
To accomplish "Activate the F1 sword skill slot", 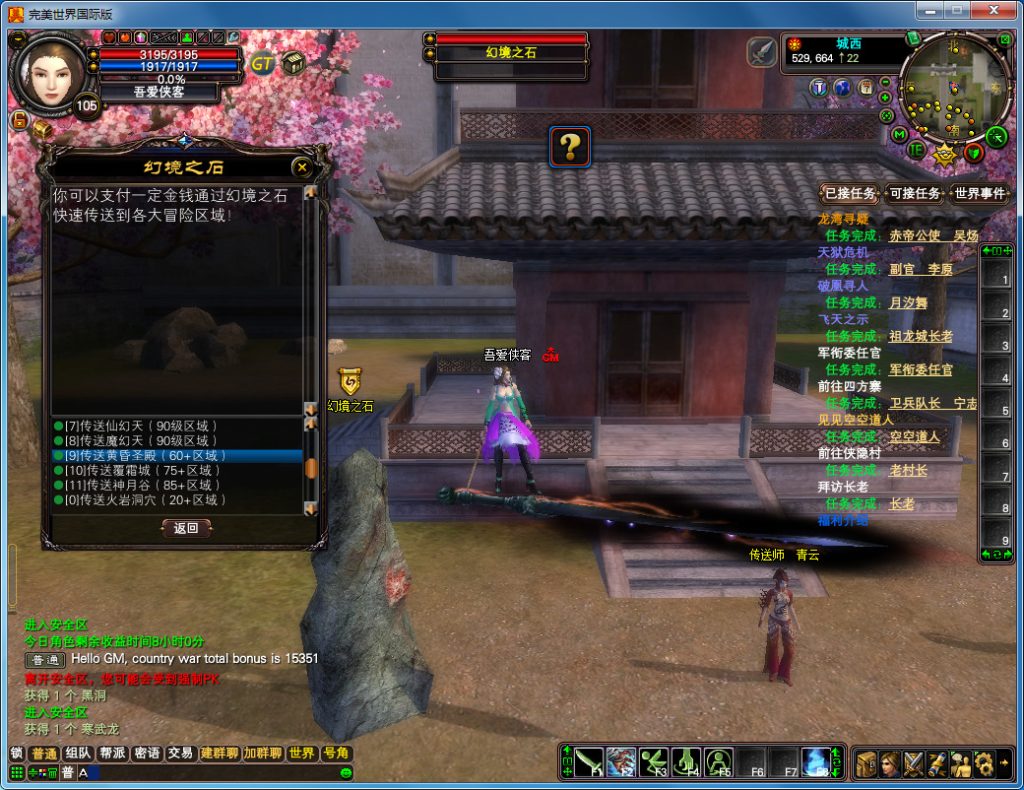I will click(588, 762).
